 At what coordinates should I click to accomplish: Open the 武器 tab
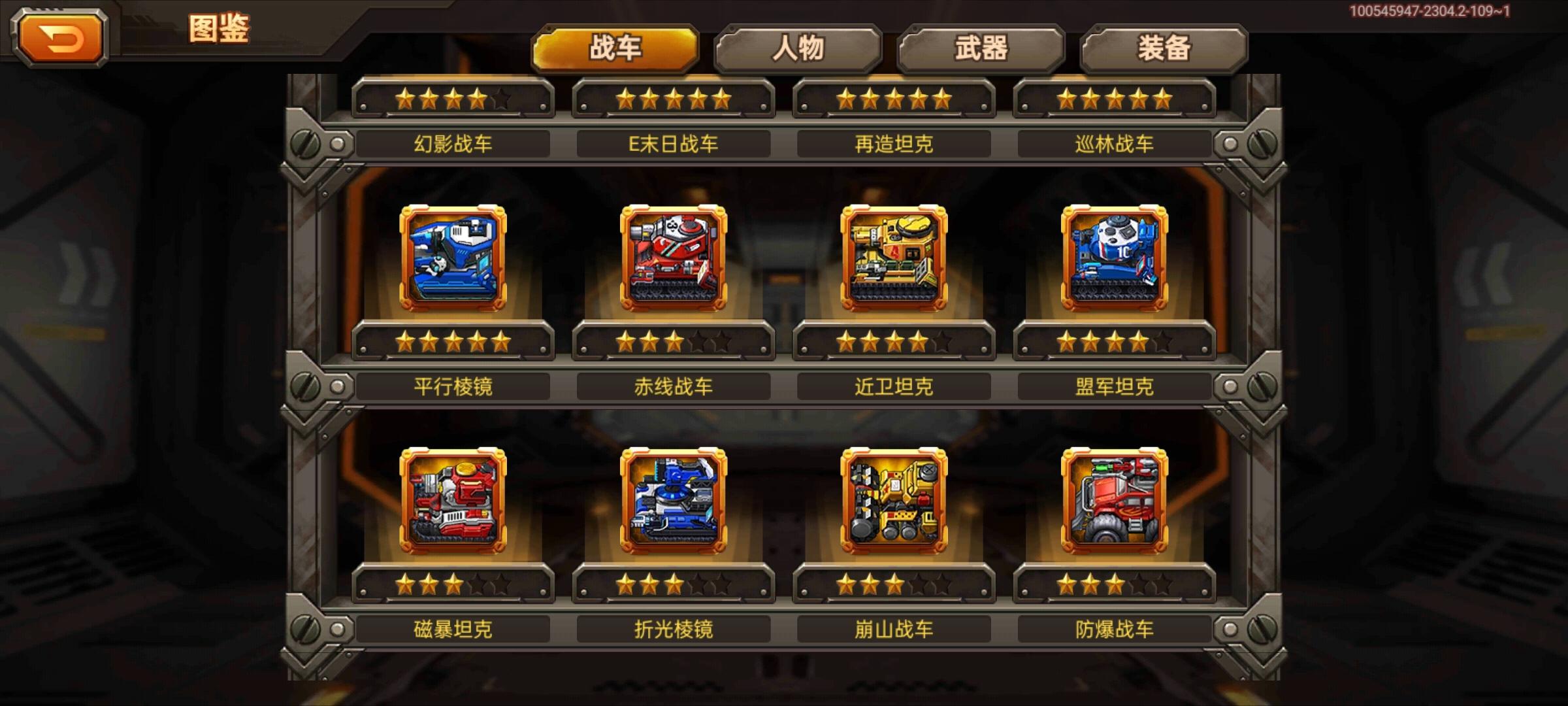(x=981, y=47)
